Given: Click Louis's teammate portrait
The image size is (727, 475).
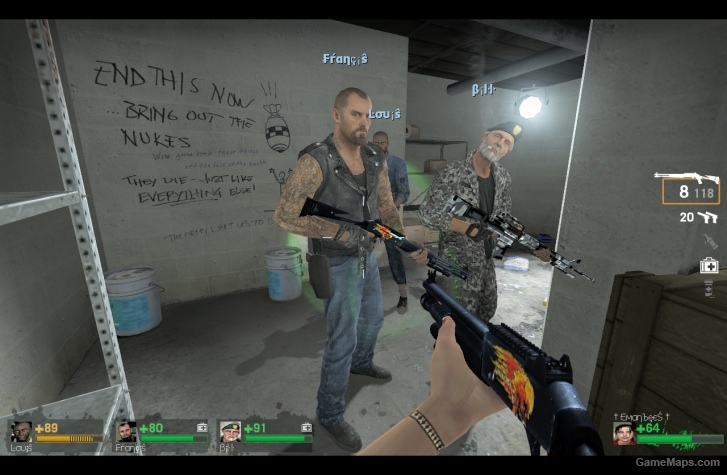Looking at the screenshot, I should click(x=20, y=433).
